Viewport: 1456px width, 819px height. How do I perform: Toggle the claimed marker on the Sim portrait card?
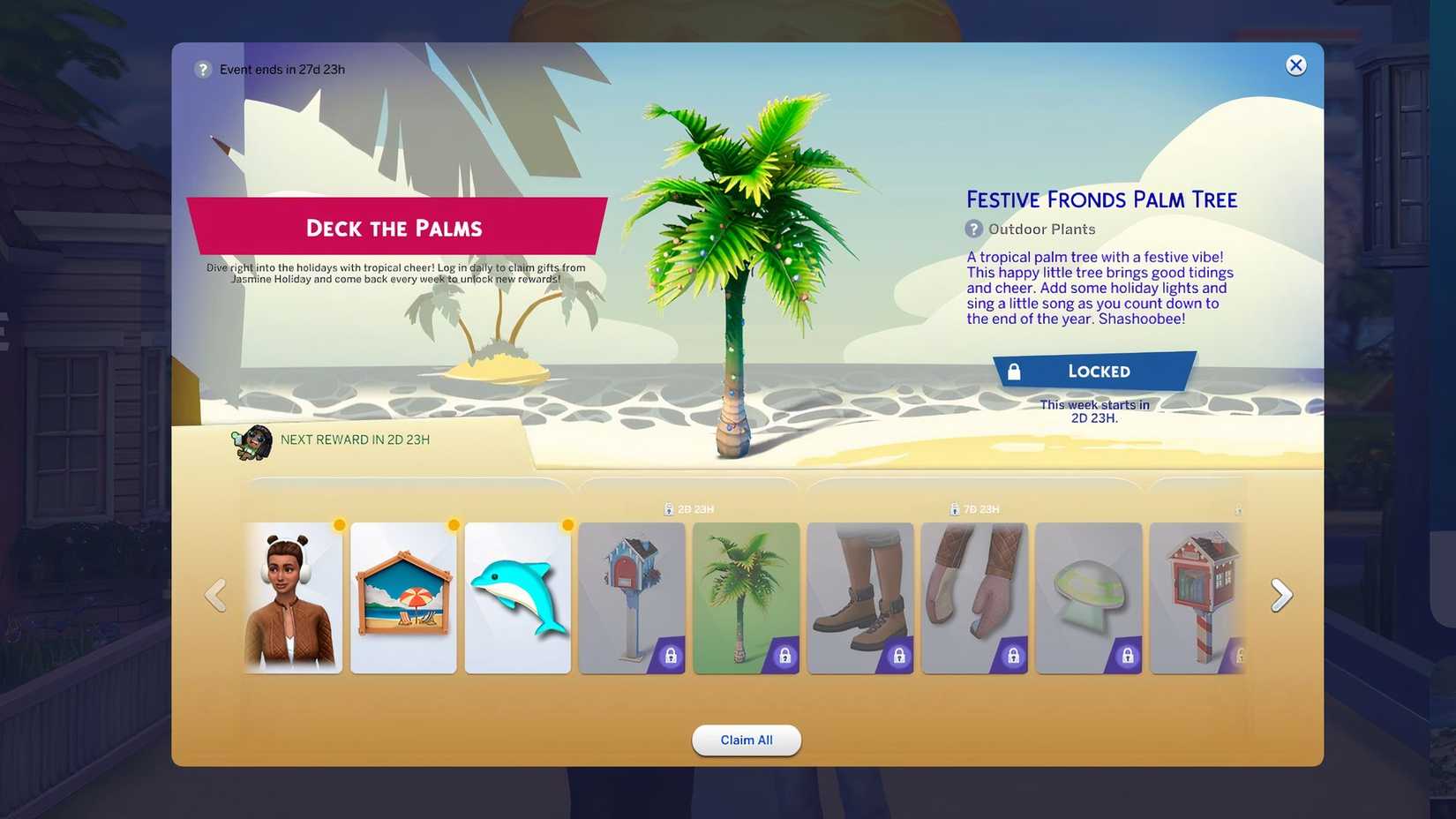click(x=340, y=523)
